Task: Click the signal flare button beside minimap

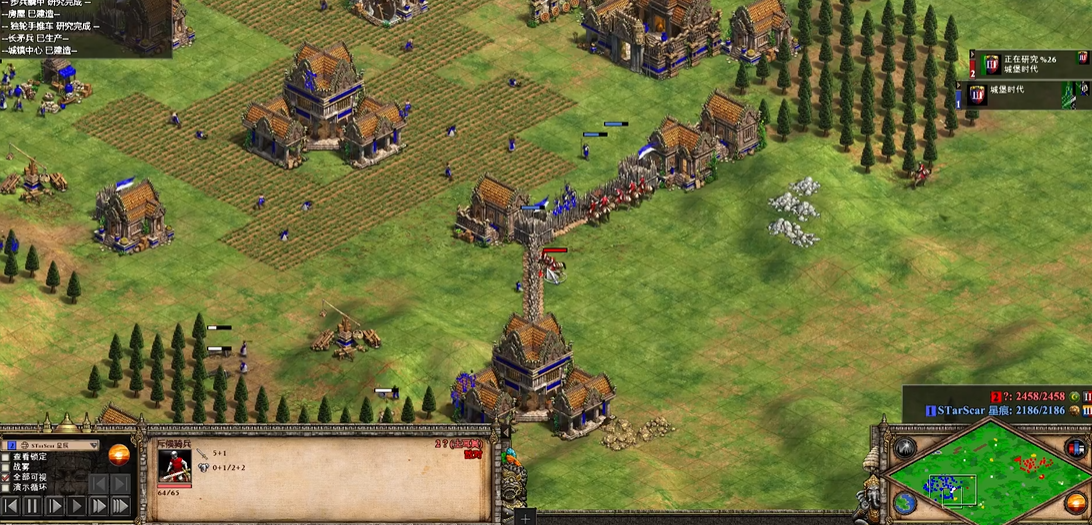Action: 906,447
